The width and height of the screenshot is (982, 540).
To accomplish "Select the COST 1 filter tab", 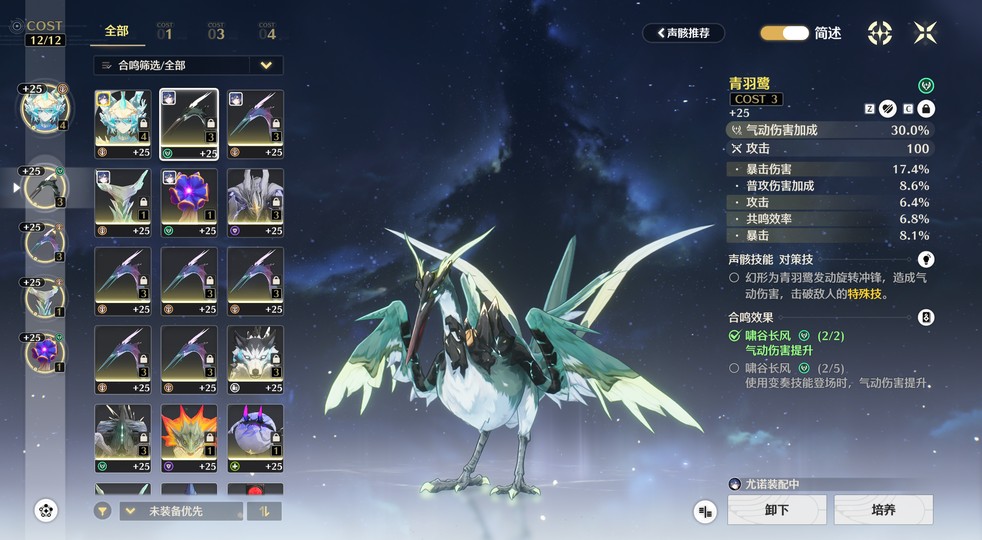I will point(165,32).
